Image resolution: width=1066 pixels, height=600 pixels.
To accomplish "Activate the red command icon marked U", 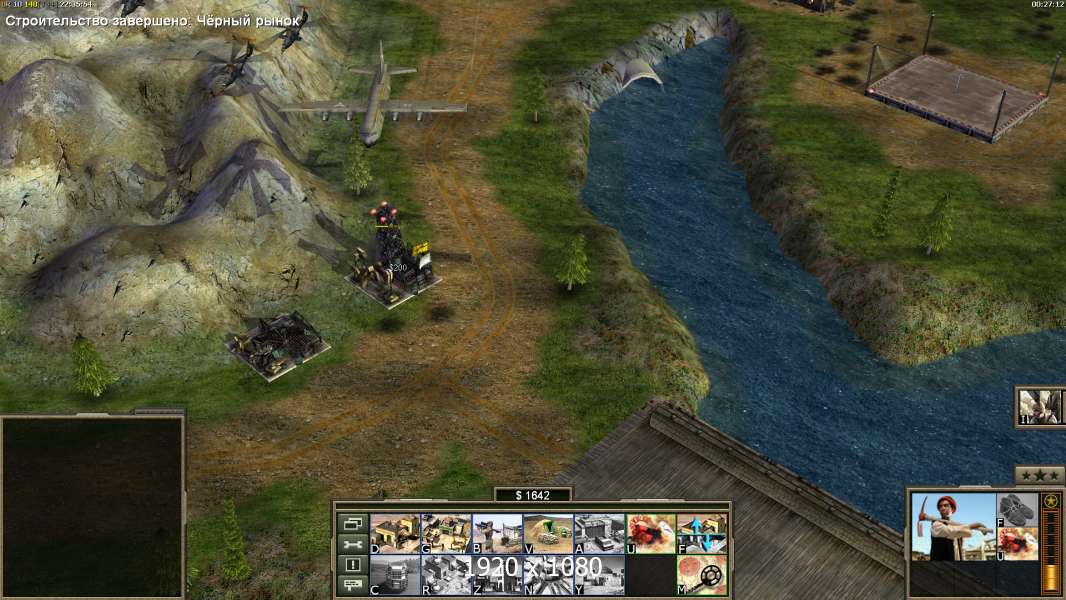I will click(650, 534).
